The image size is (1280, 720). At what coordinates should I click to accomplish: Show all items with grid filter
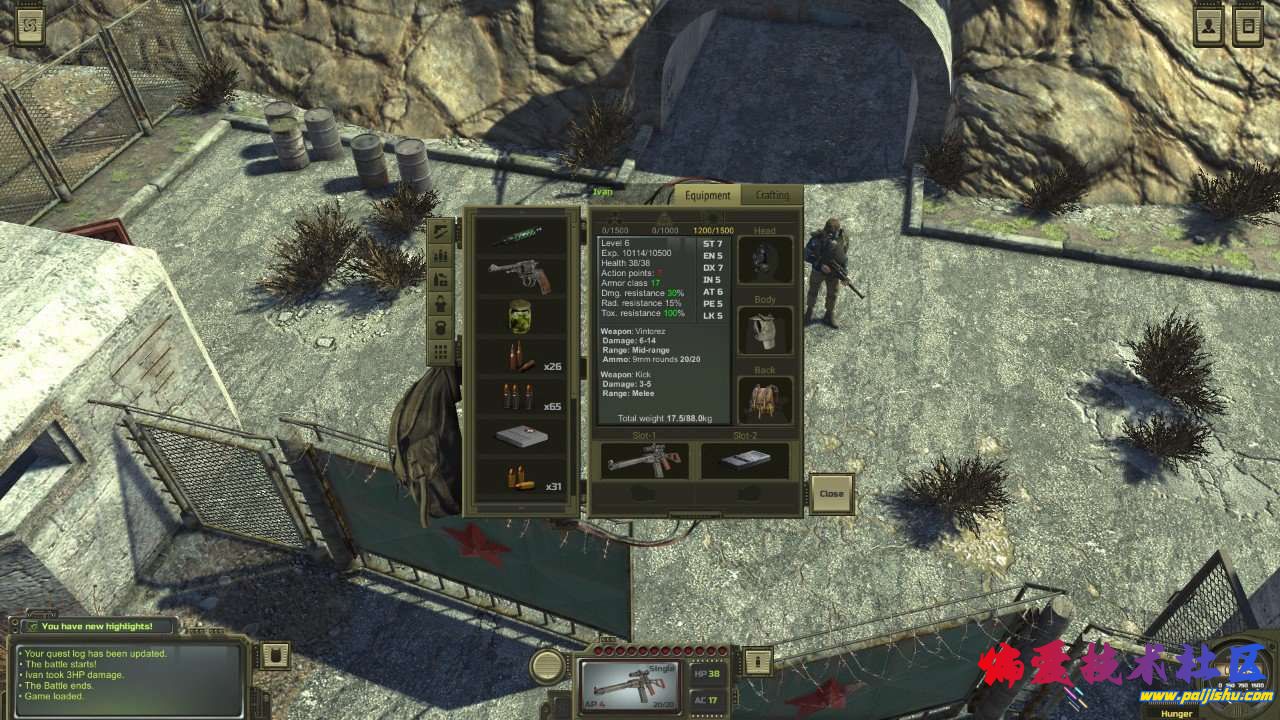pyautogui.click(x=439, y=351)
